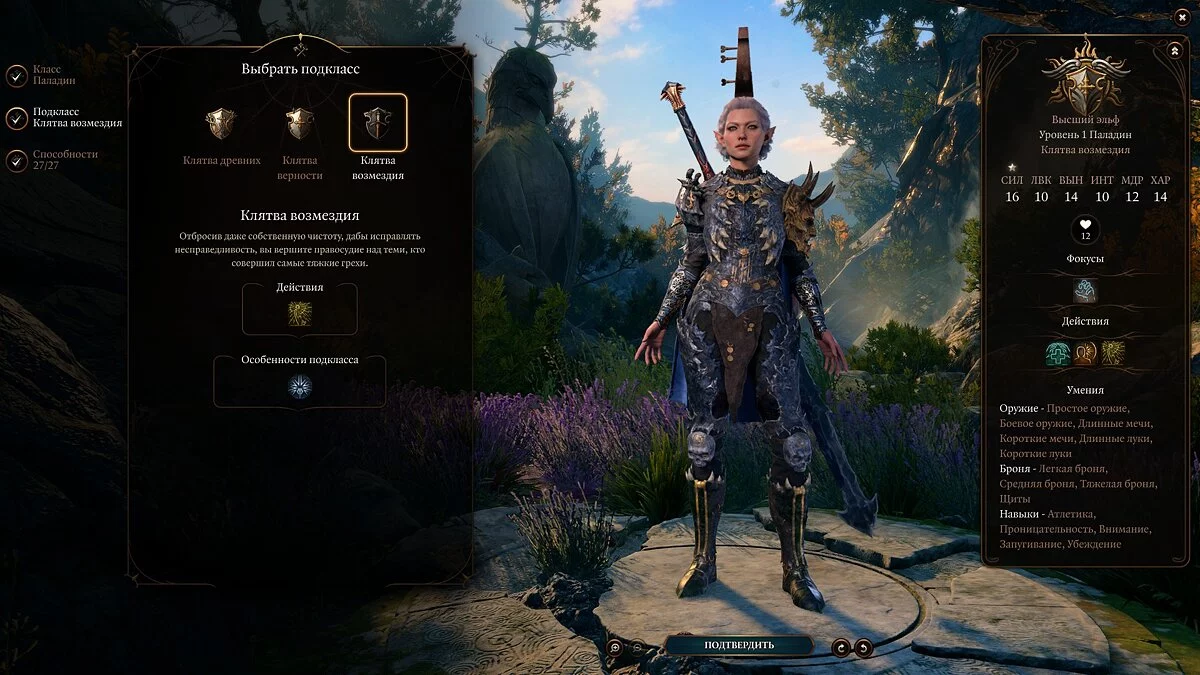
Task: Rotate the character counterclockwise
Action: coord(863,647)
